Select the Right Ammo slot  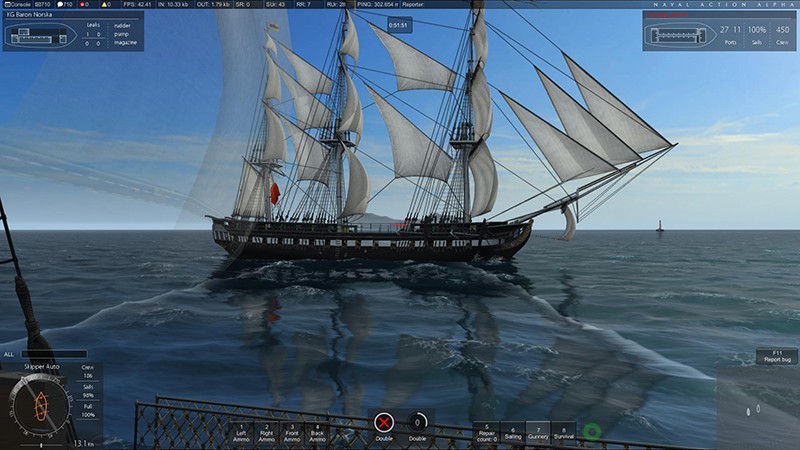[267, 432]
